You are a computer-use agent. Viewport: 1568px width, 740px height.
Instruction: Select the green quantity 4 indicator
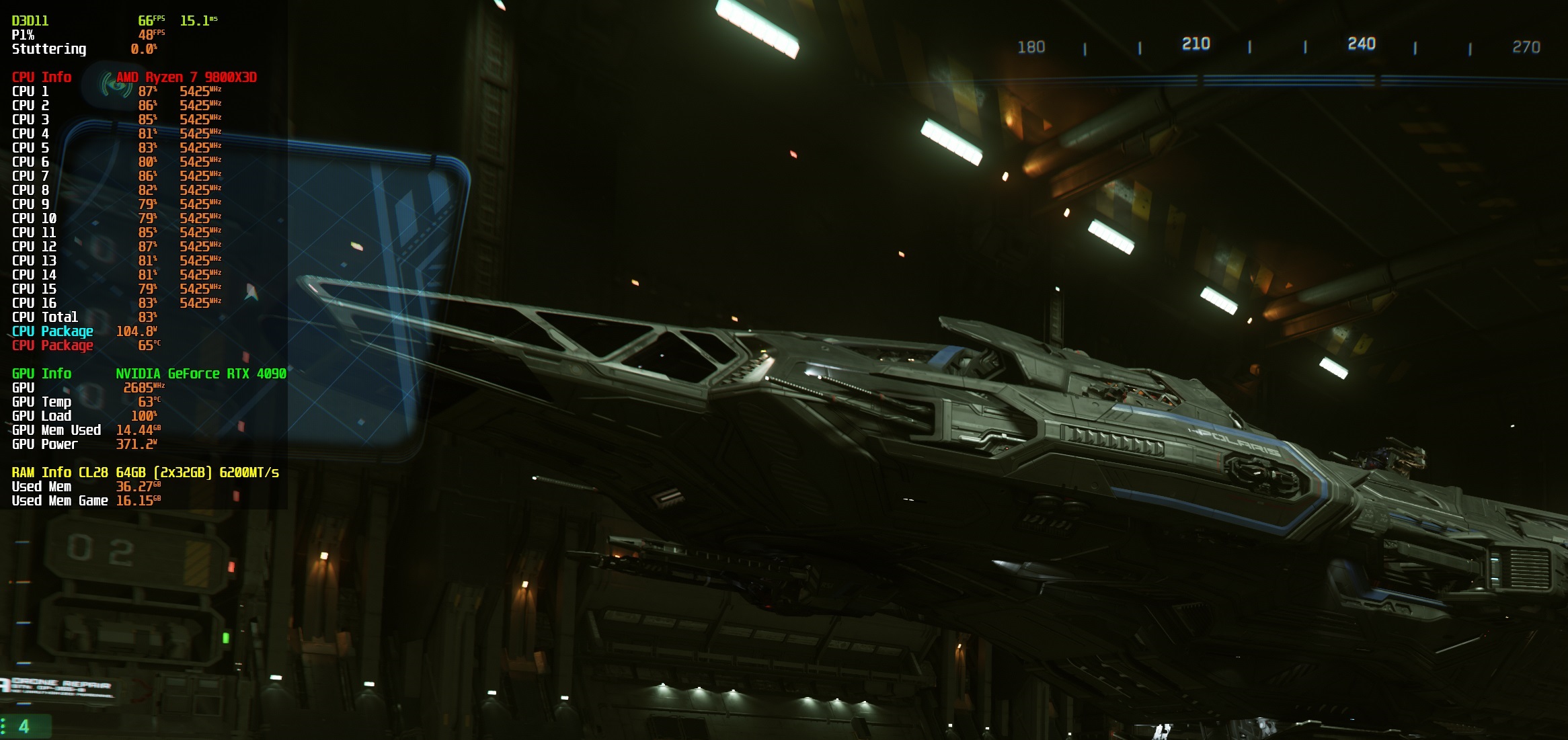25,727
